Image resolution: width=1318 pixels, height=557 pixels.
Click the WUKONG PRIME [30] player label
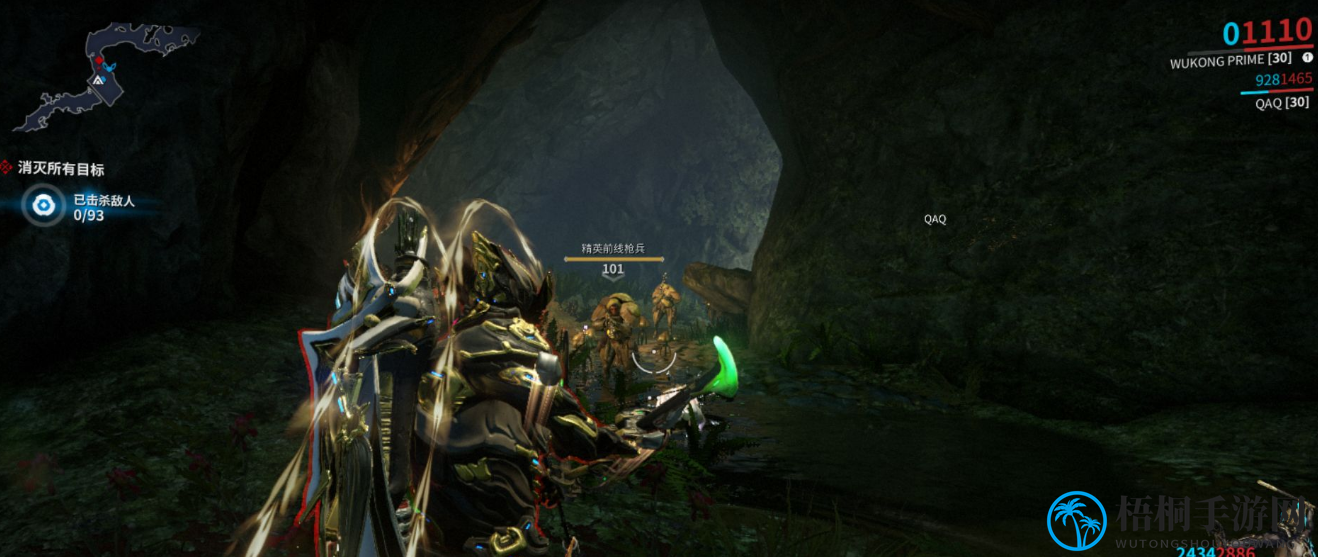1230,60
